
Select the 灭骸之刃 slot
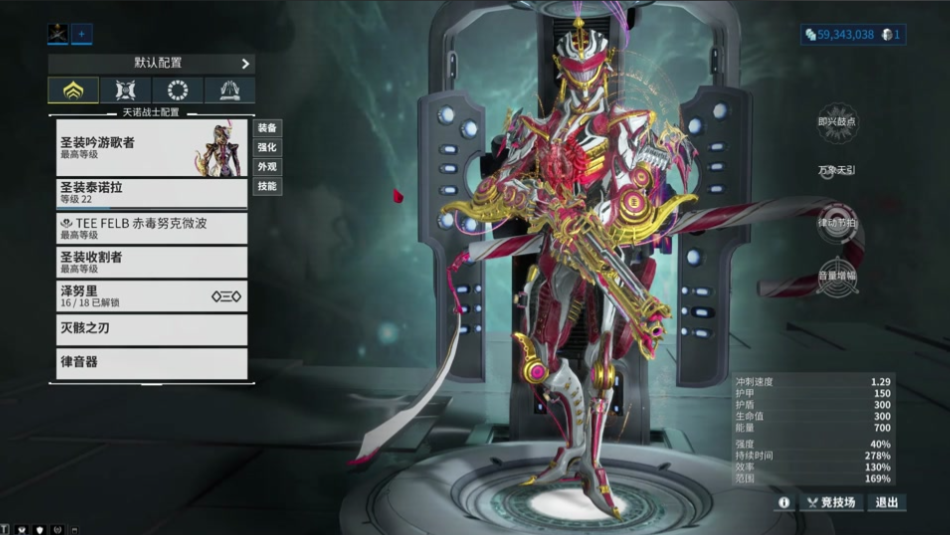[x=151, y=329]
